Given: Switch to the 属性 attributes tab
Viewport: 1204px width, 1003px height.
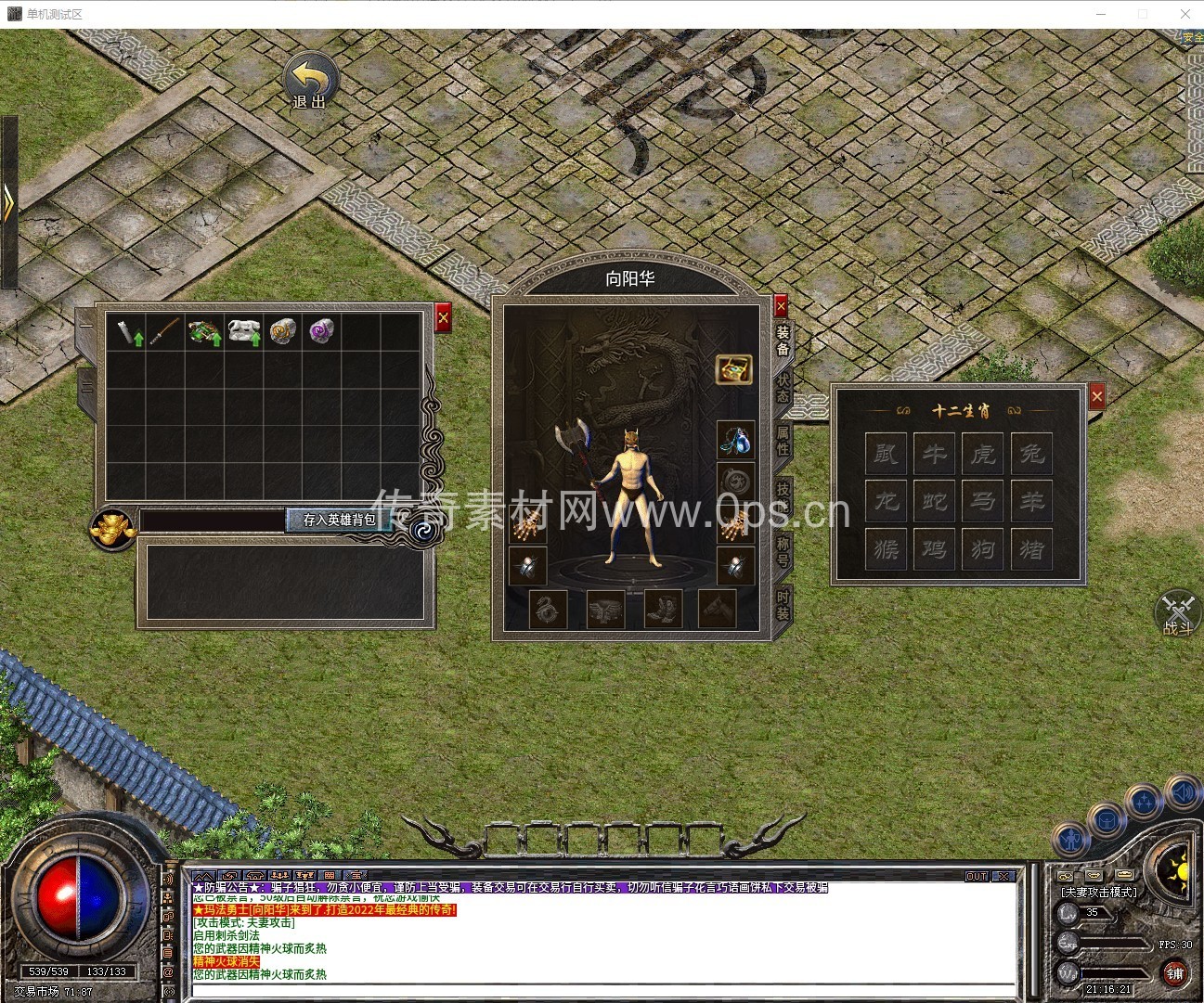Looking at the screenshot, I should point(783,440).
